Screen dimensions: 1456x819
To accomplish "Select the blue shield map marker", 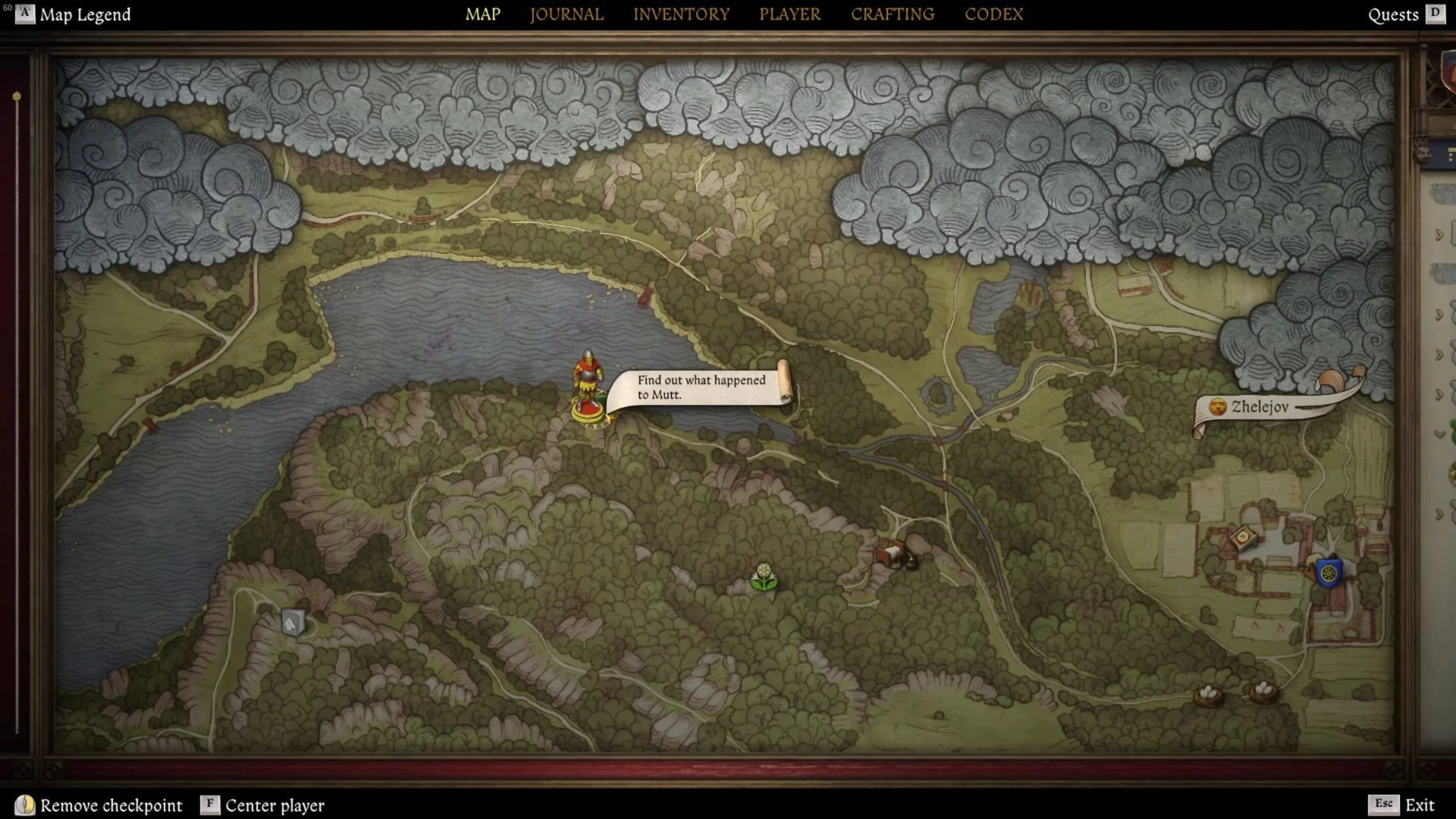I will click(1329, 573).
